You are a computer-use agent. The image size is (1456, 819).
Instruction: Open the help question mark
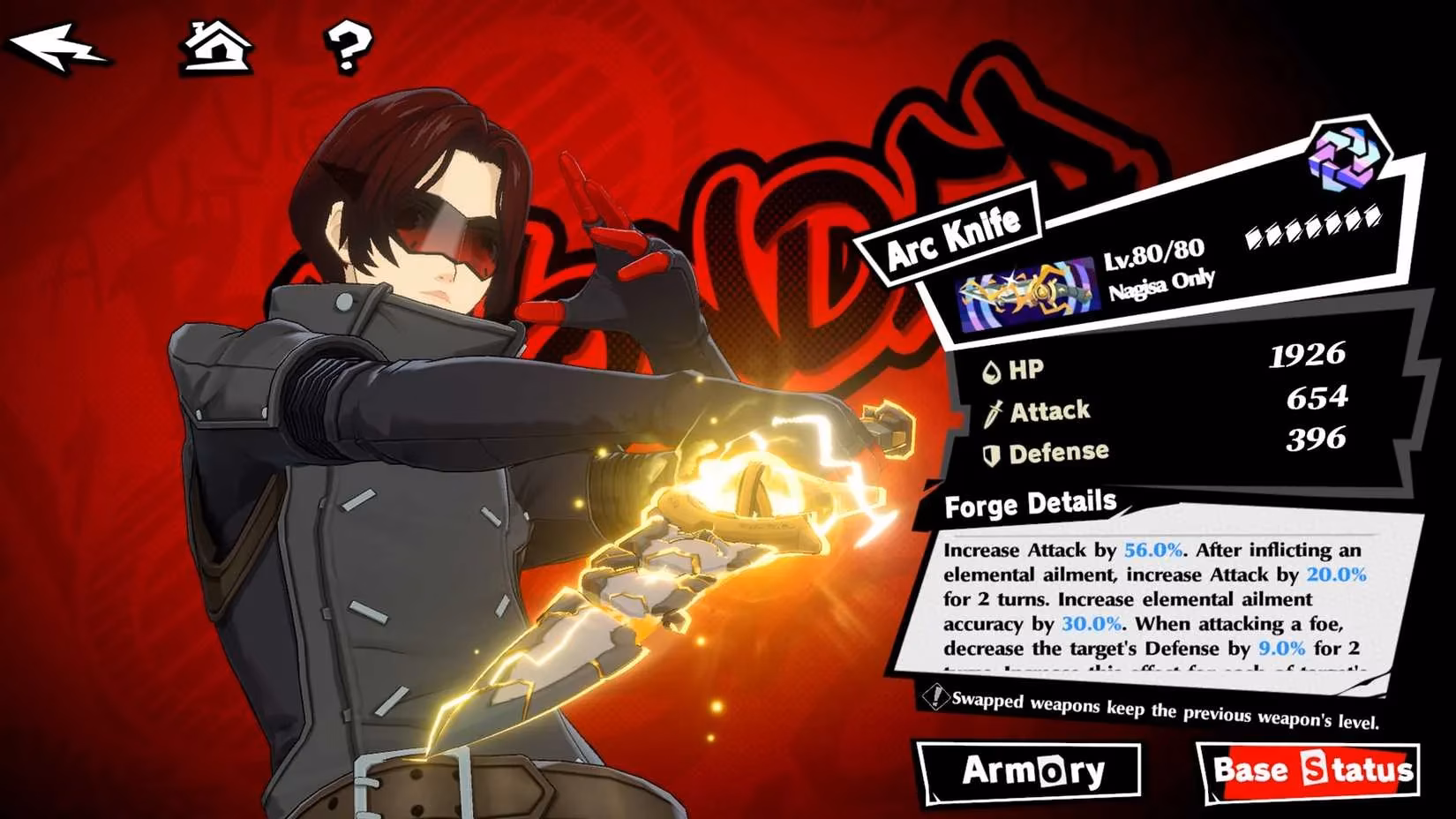click(349, 50)
